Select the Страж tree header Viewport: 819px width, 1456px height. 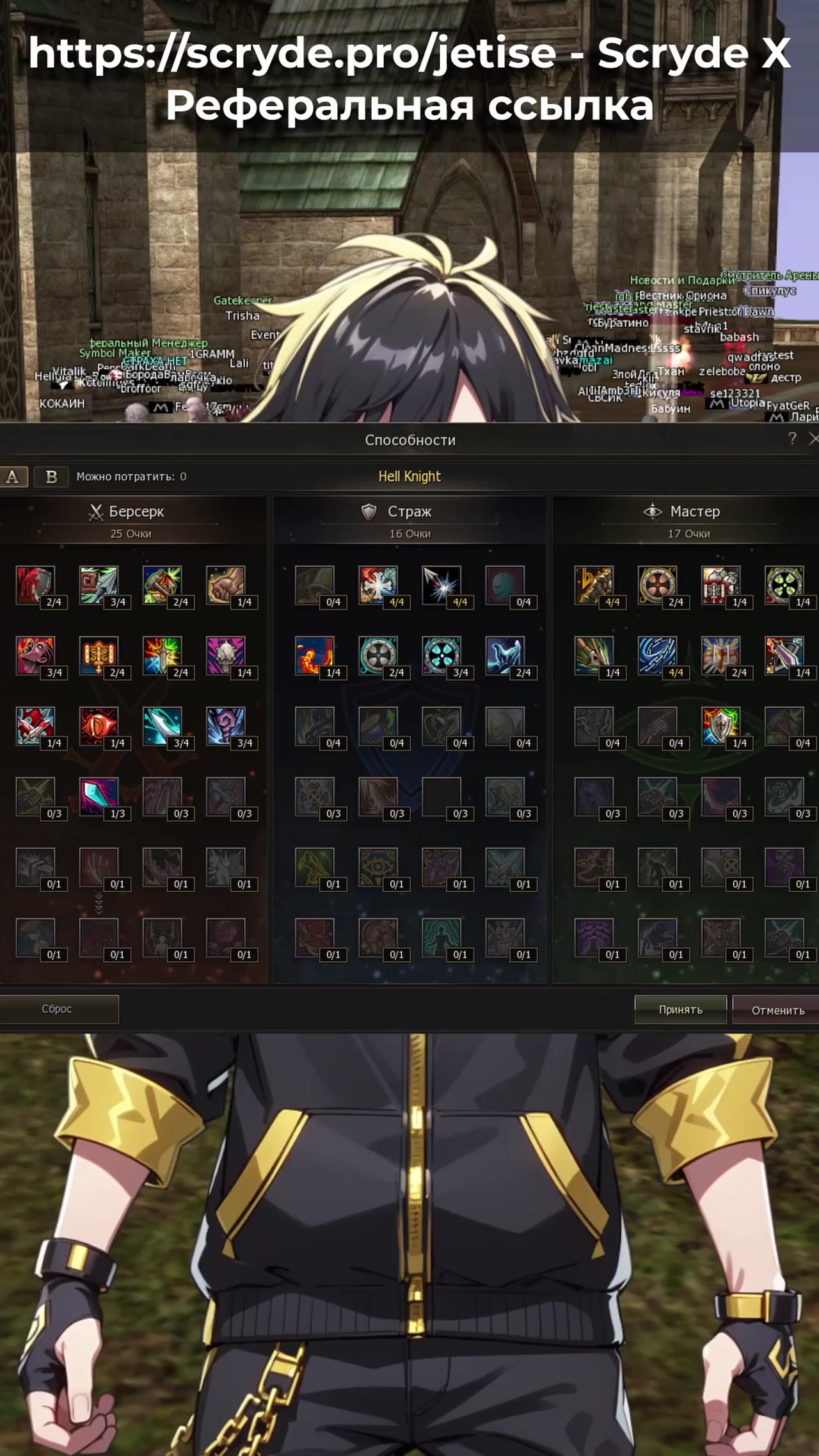pyautogui.click(x=409, y=512)
